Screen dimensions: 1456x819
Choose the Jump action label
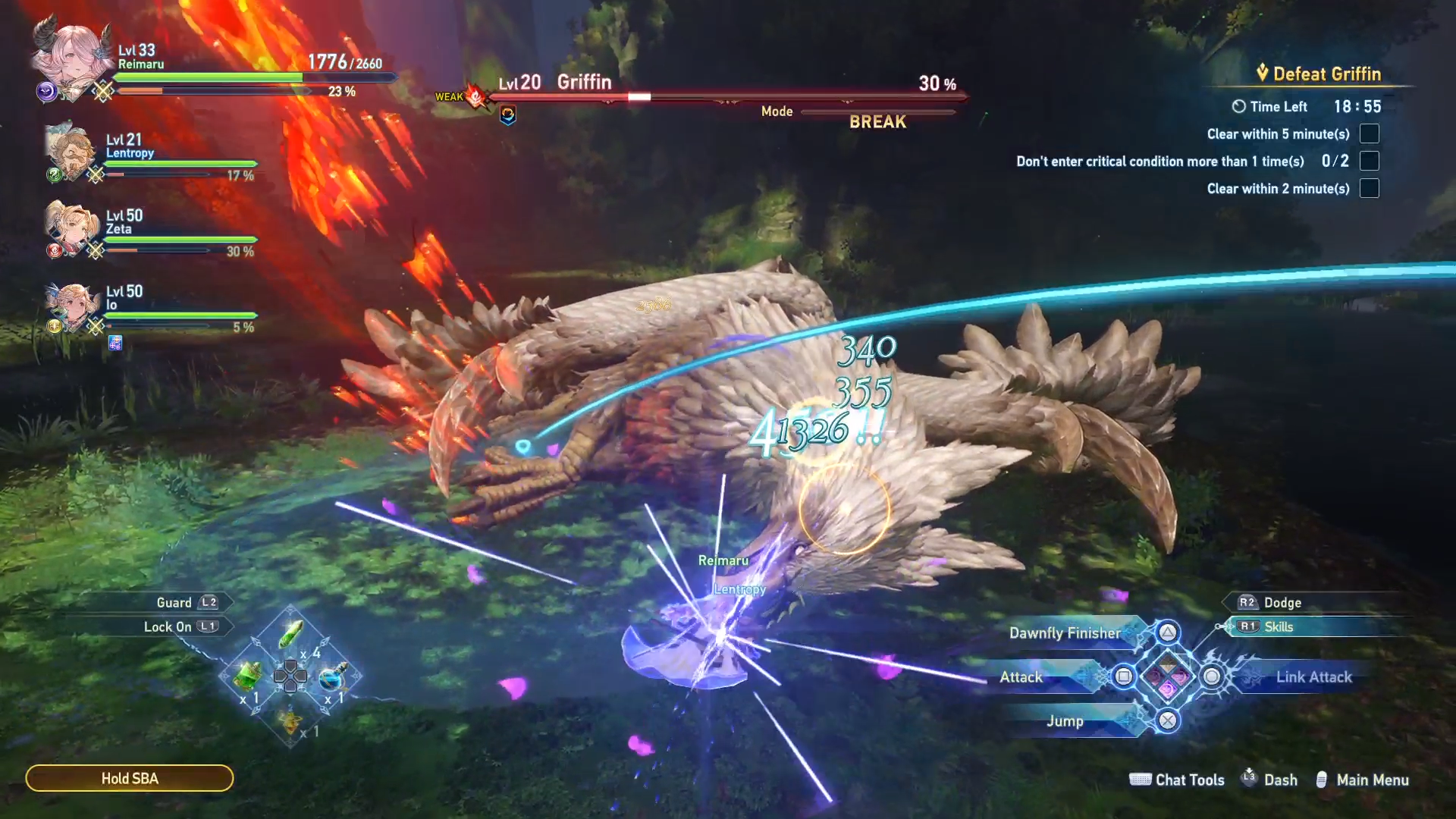coord(1065,721)
